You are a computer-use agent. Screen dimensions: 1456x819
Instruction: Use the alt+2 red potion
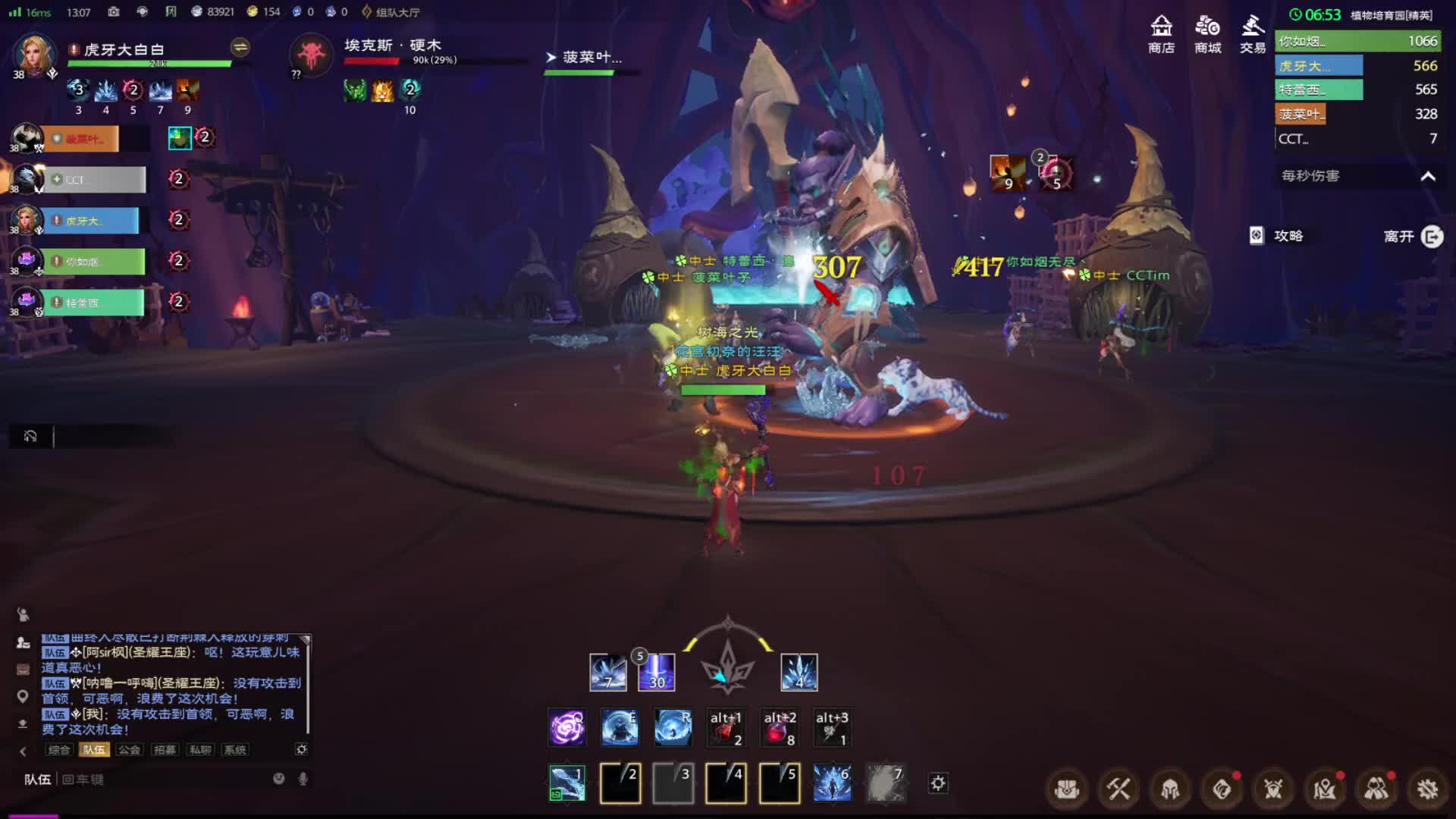tap(779, 727)
